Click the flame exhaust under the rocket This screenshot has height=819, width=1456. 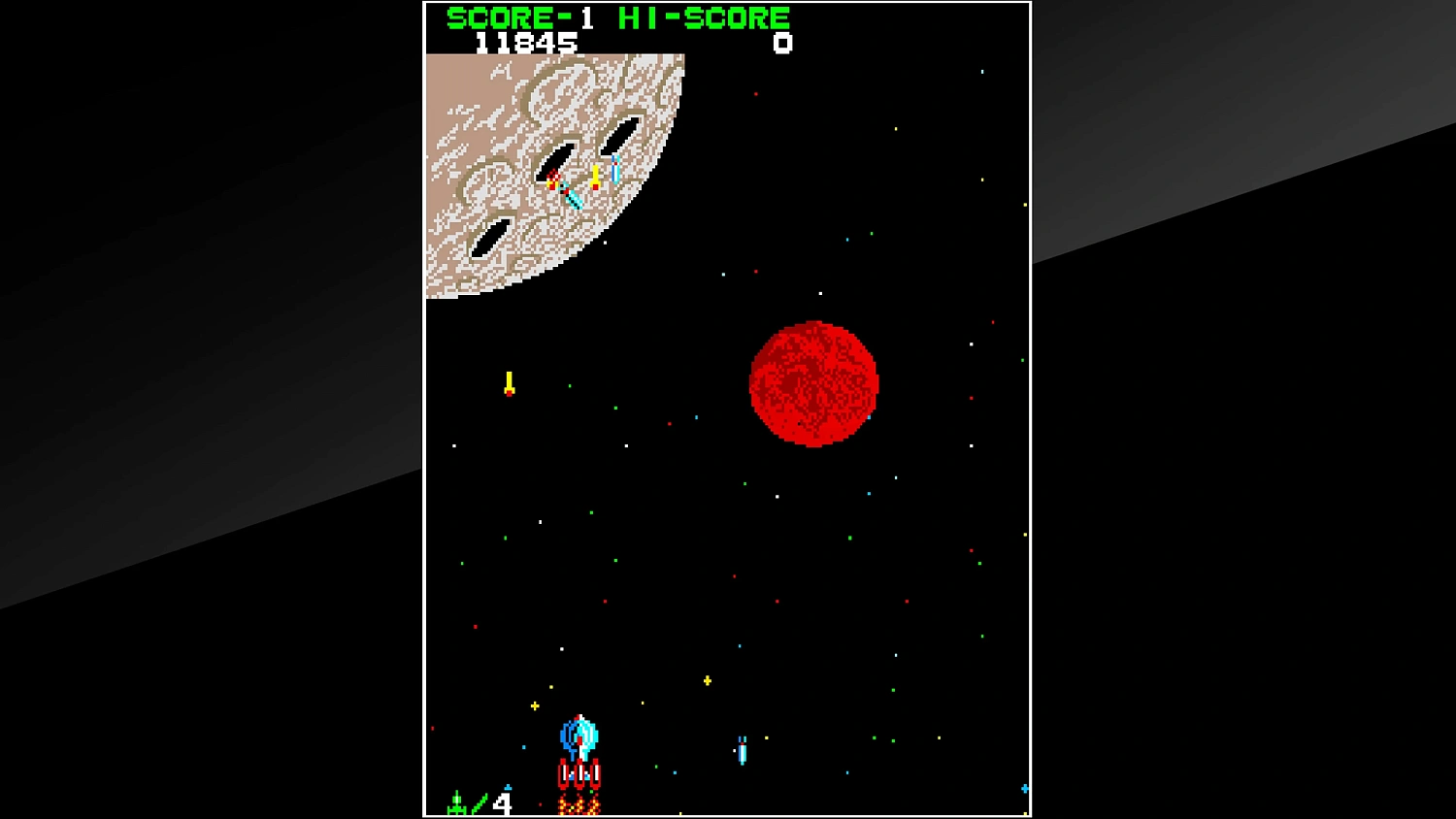click(x=579, y=801)
